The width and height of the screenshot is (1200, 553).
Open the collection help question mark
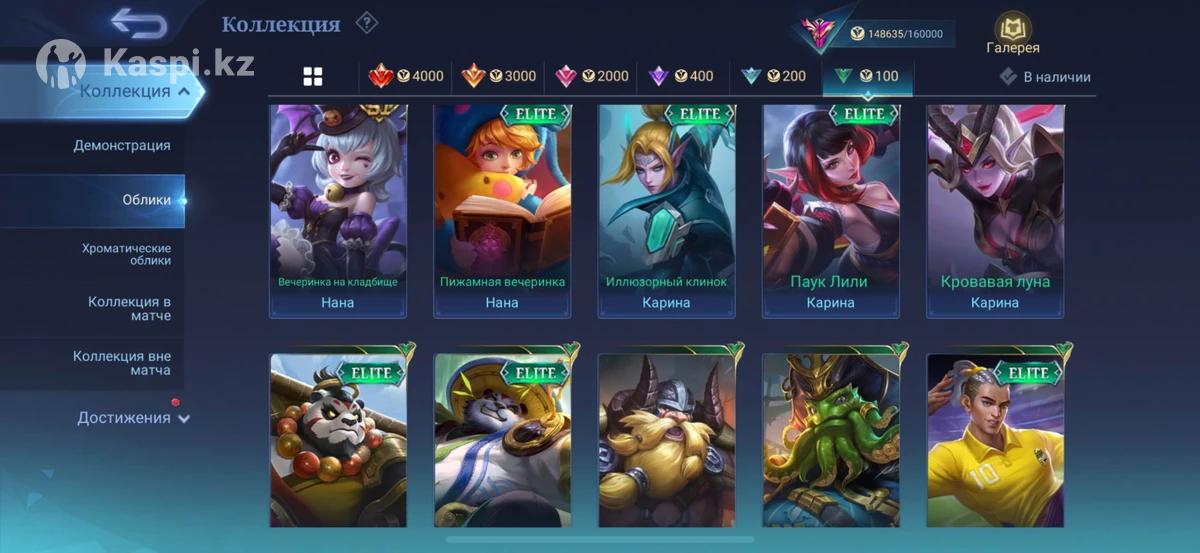coord(367,22)
